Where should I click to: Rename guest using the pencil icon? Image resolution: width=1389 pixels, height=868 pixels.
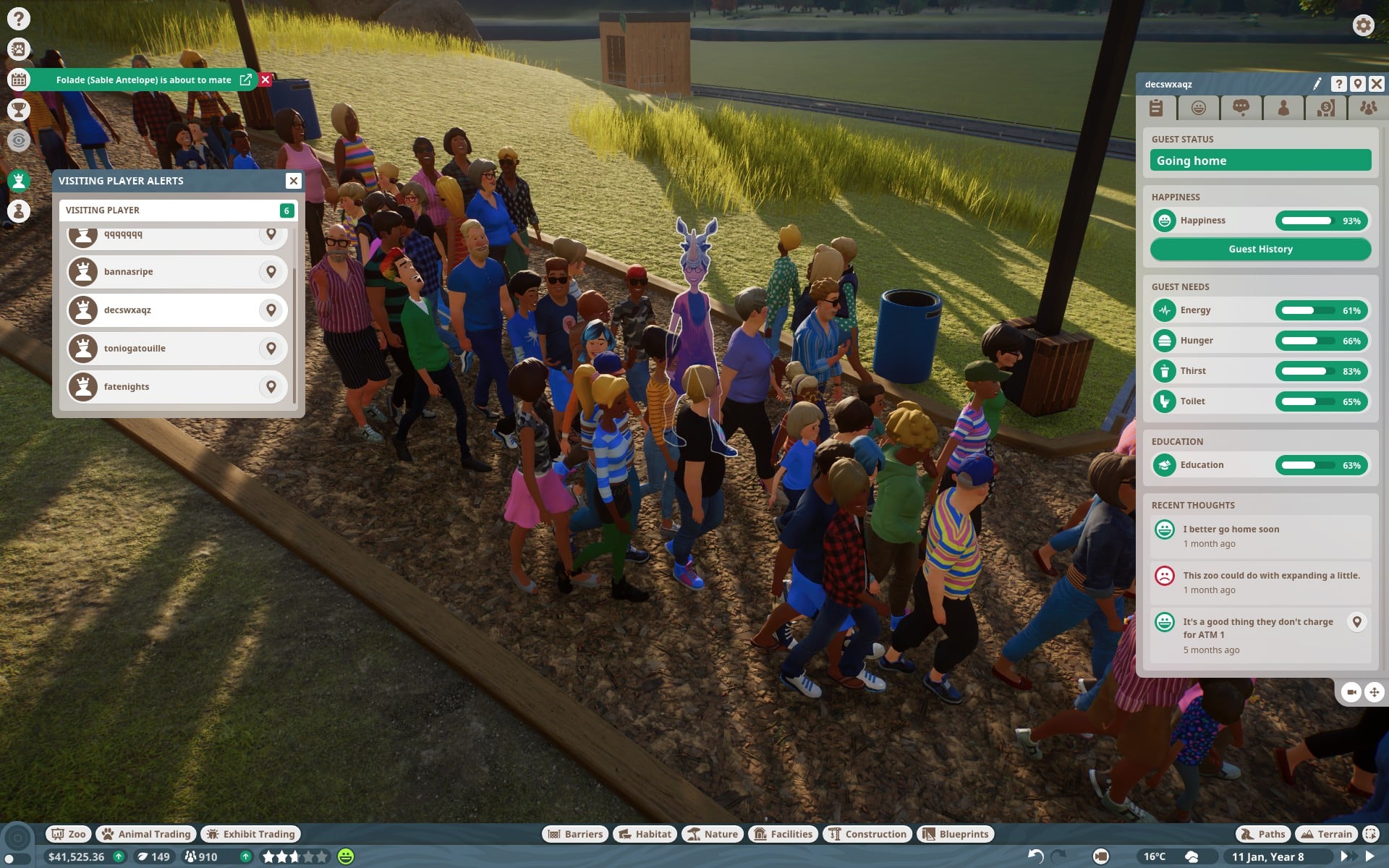tap(1317, 84)
